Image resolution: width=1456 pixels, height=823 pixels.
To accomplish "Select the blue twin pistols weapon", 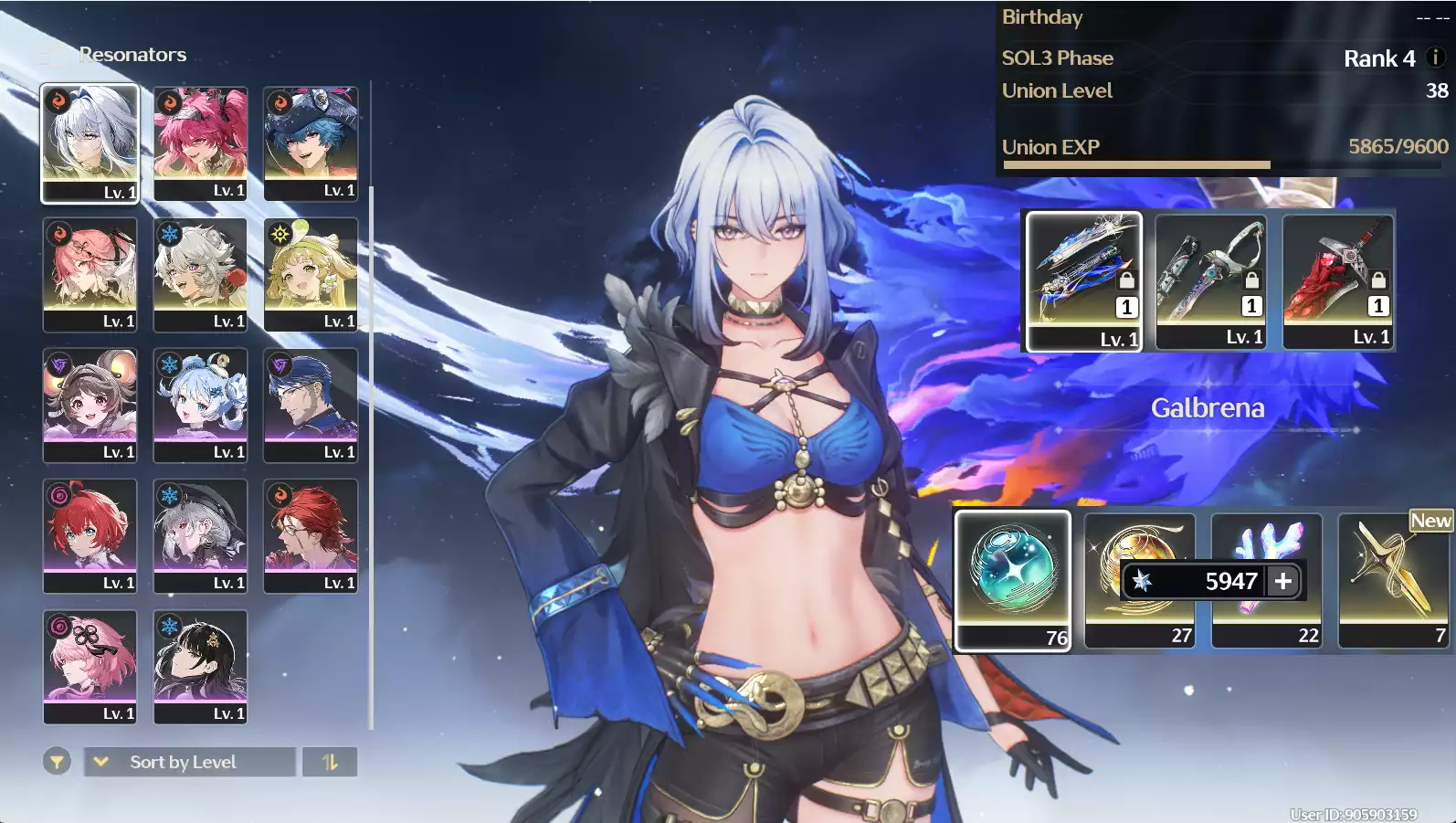I will coord(1084,280).
